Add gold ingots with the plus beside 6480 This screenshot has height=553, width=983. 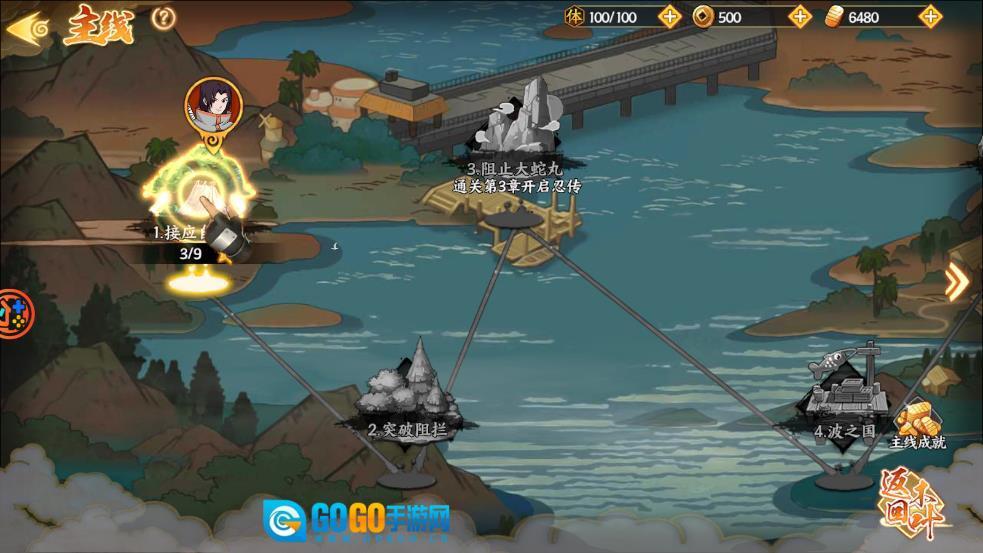930,16
